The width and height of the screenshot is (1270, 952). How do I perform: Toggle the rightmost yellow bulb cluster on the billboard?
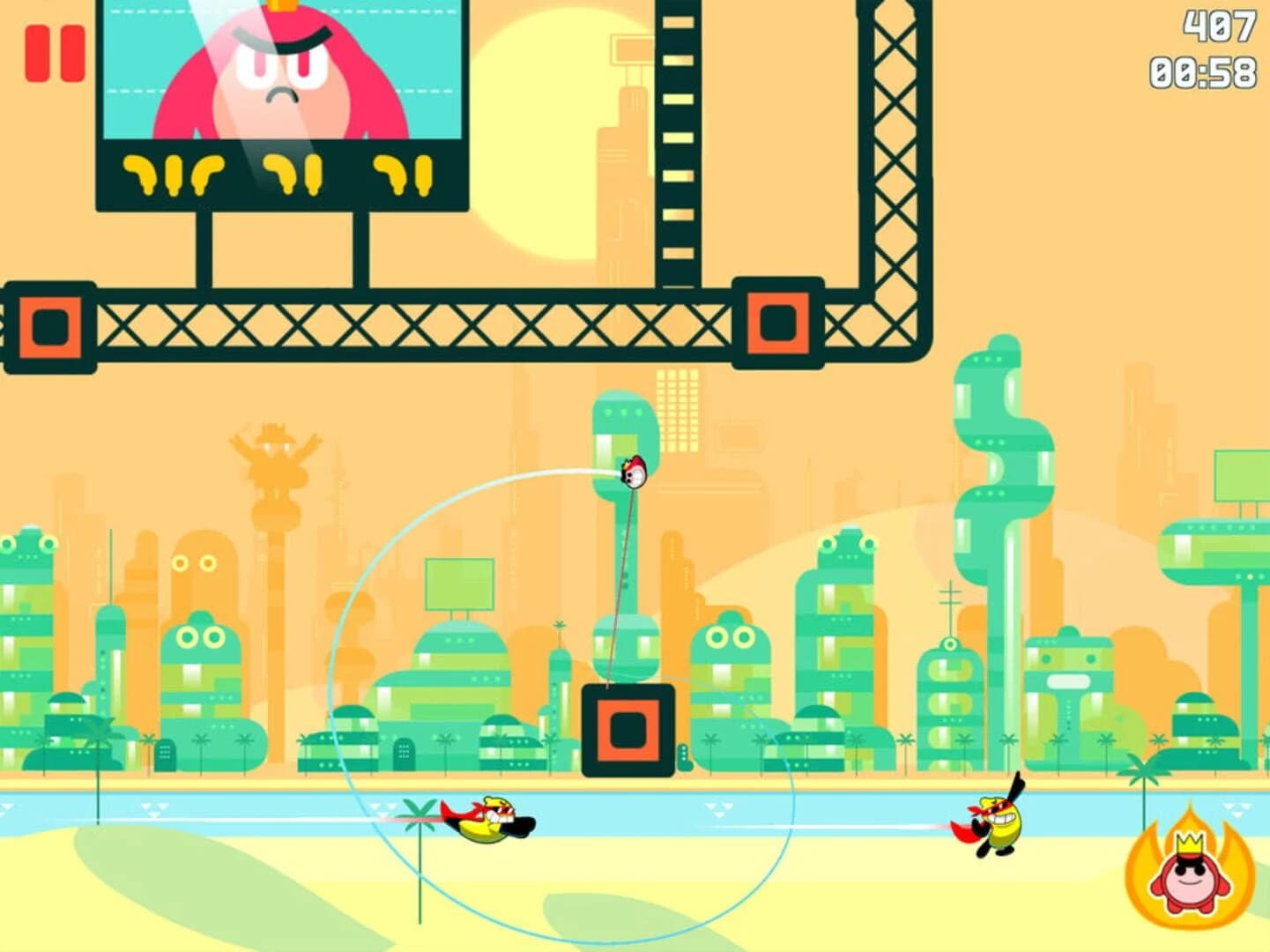click(x=401, y=172)
